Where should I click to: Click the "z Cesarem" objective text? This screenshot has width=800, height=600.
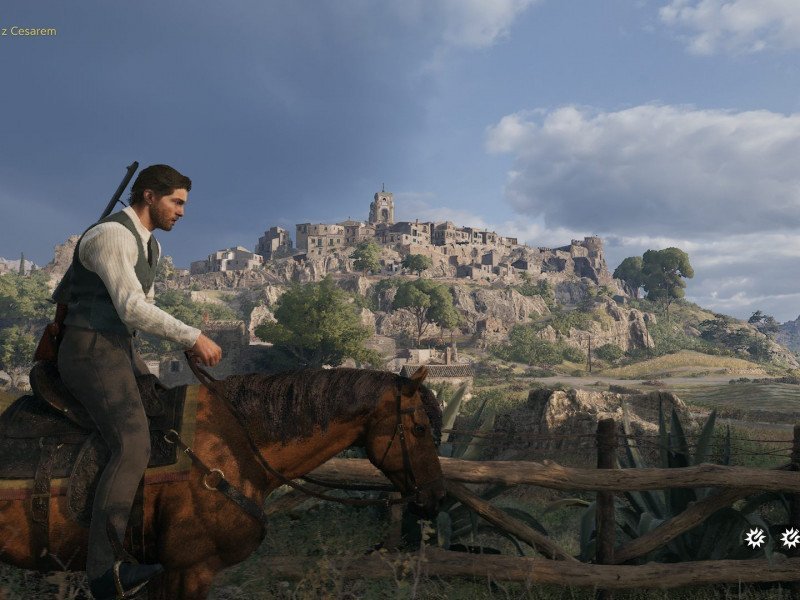(29, 31)
